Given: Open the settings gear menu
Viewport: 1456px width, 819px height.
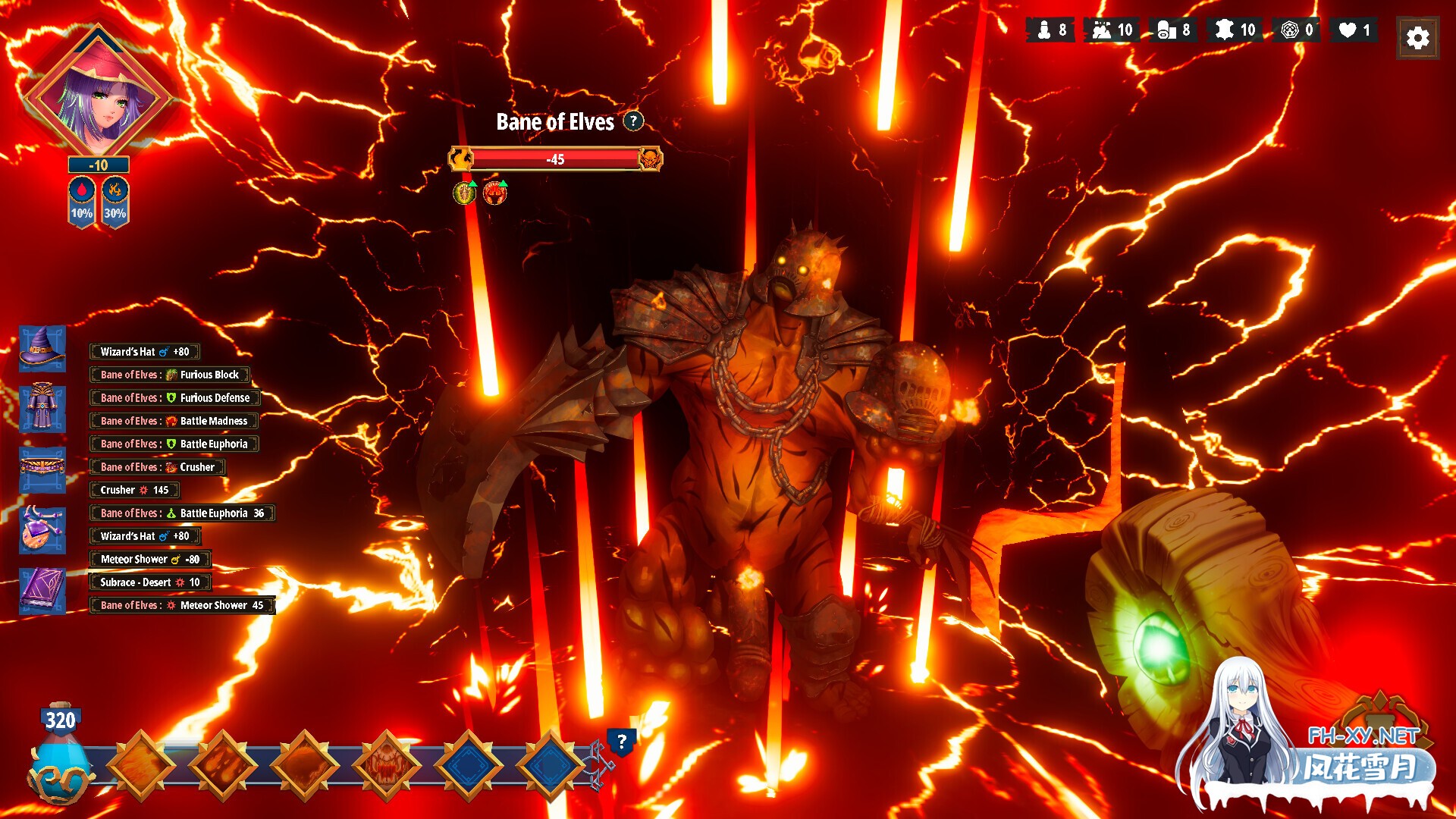Looking at the screenshot, I should click(x=1417, y=38).
